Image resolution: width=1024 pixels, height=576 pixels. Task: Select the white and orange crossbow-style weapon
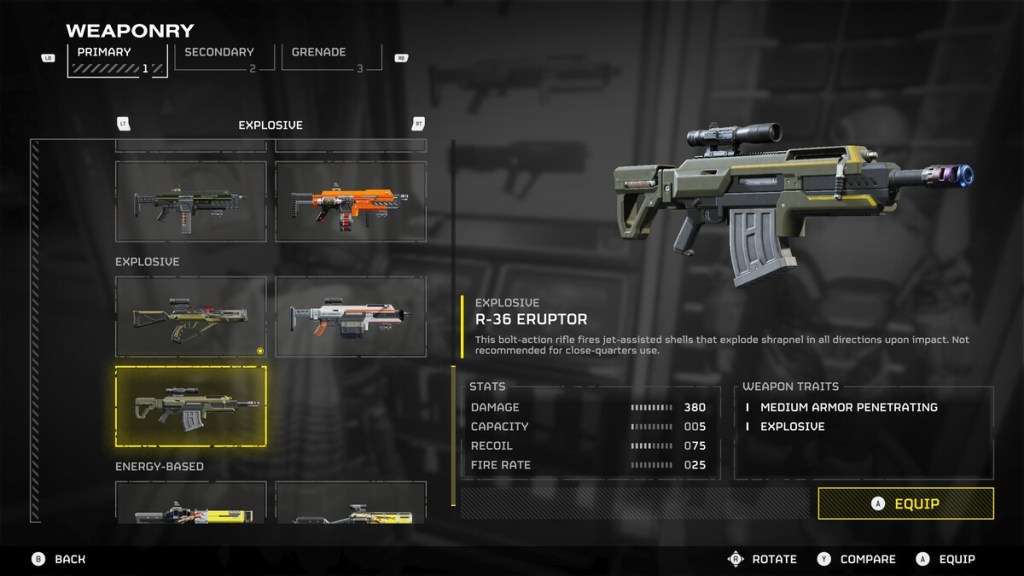click(351, 317)
